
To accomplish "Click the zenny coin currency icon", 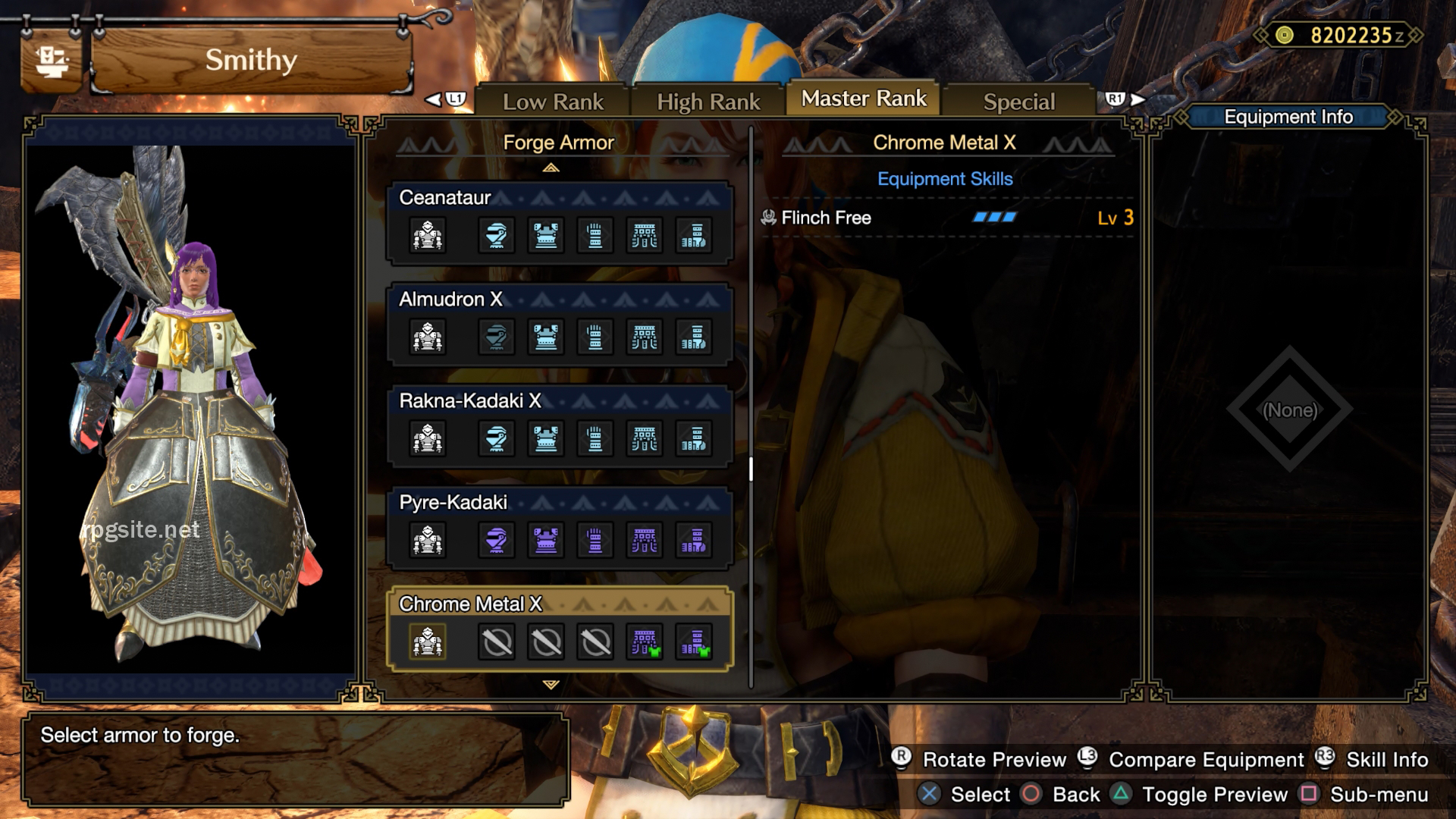I will pyautogui.click(x=1283, y=33).
